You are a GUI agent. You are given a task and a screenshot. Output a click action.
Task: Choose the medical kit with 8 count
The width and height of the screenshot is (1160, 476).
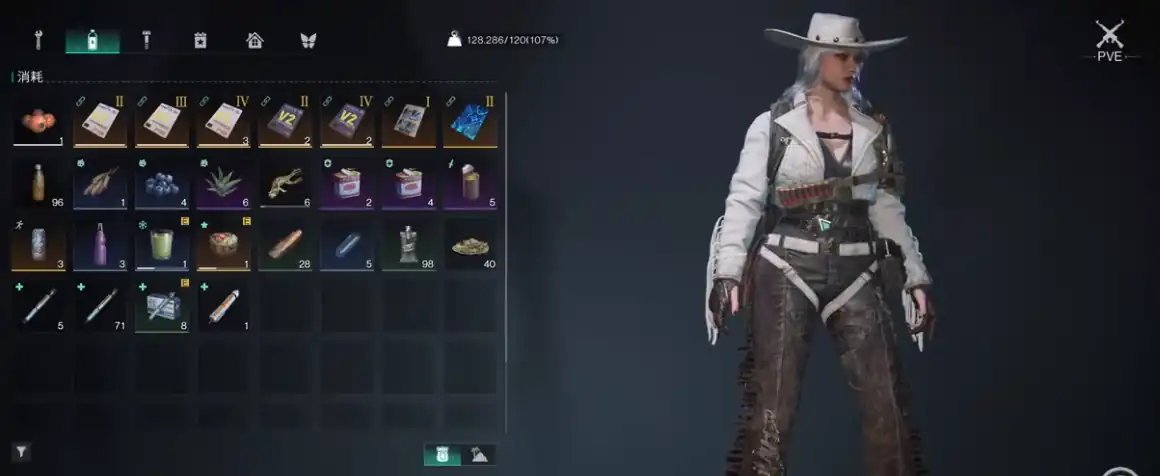[x=162, y=307]
